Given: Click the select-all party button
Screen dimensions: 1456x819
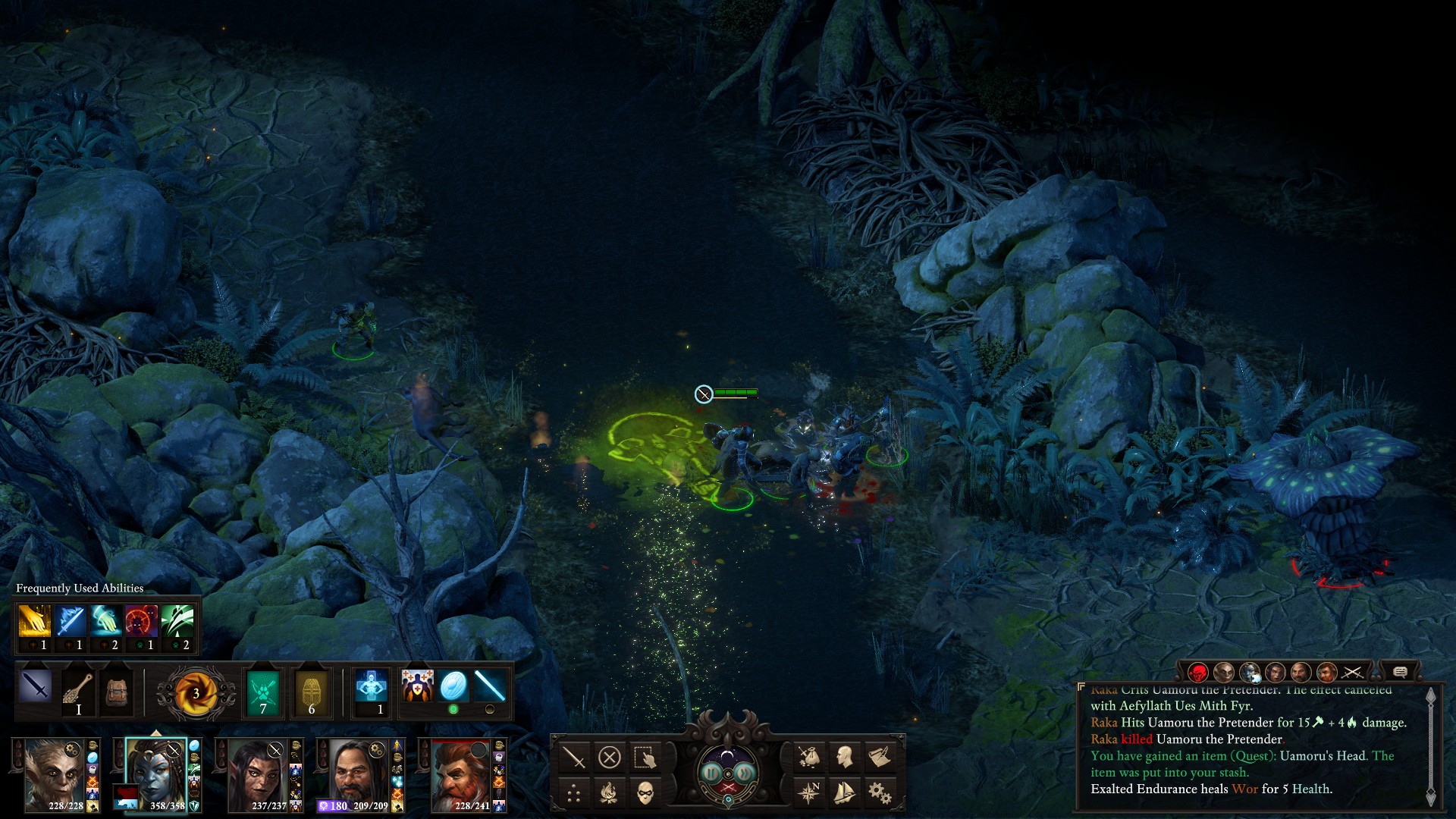Looking at the screenshot, I should tap(645, 757).
